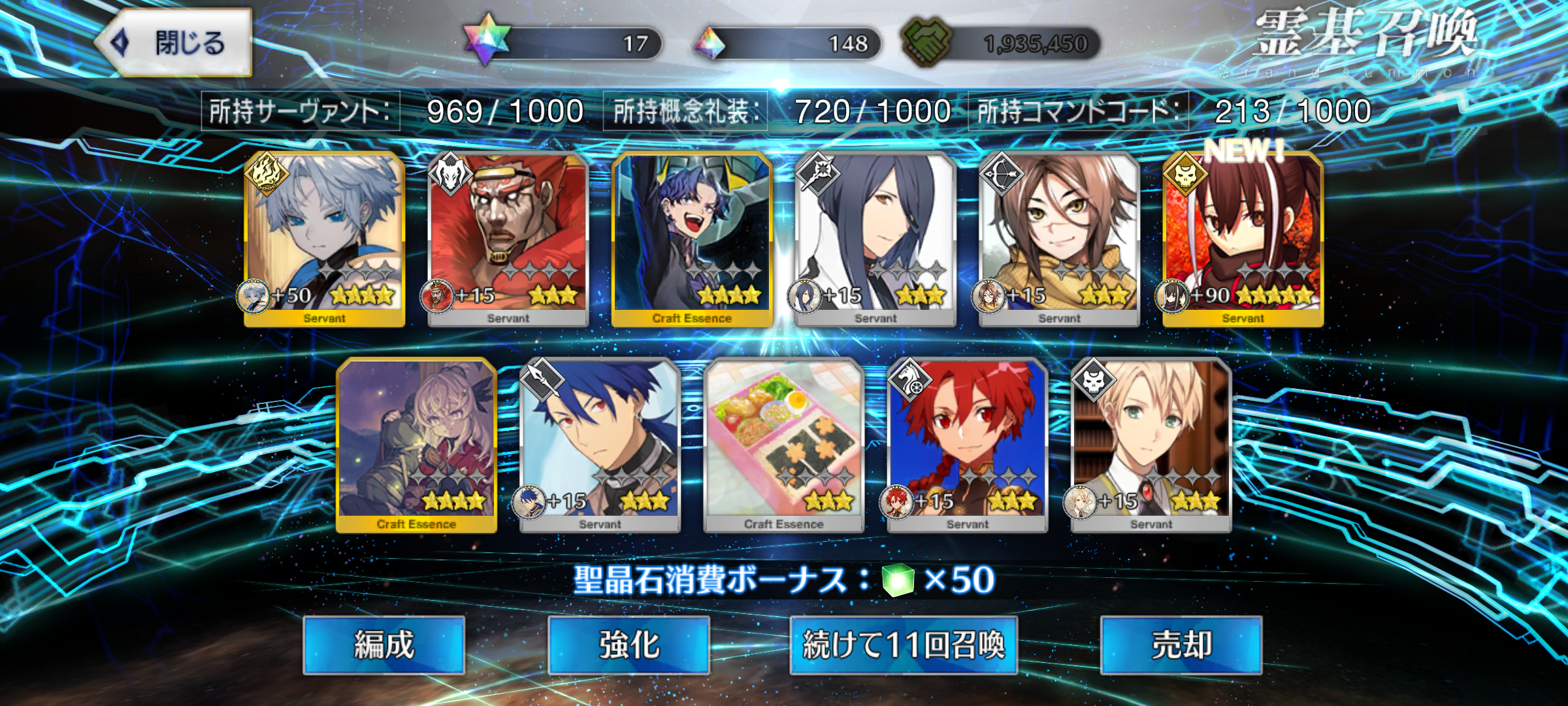Open the 編成 party formation button
The width and height of the screenshot is (1568, 706).
[384, 645]
